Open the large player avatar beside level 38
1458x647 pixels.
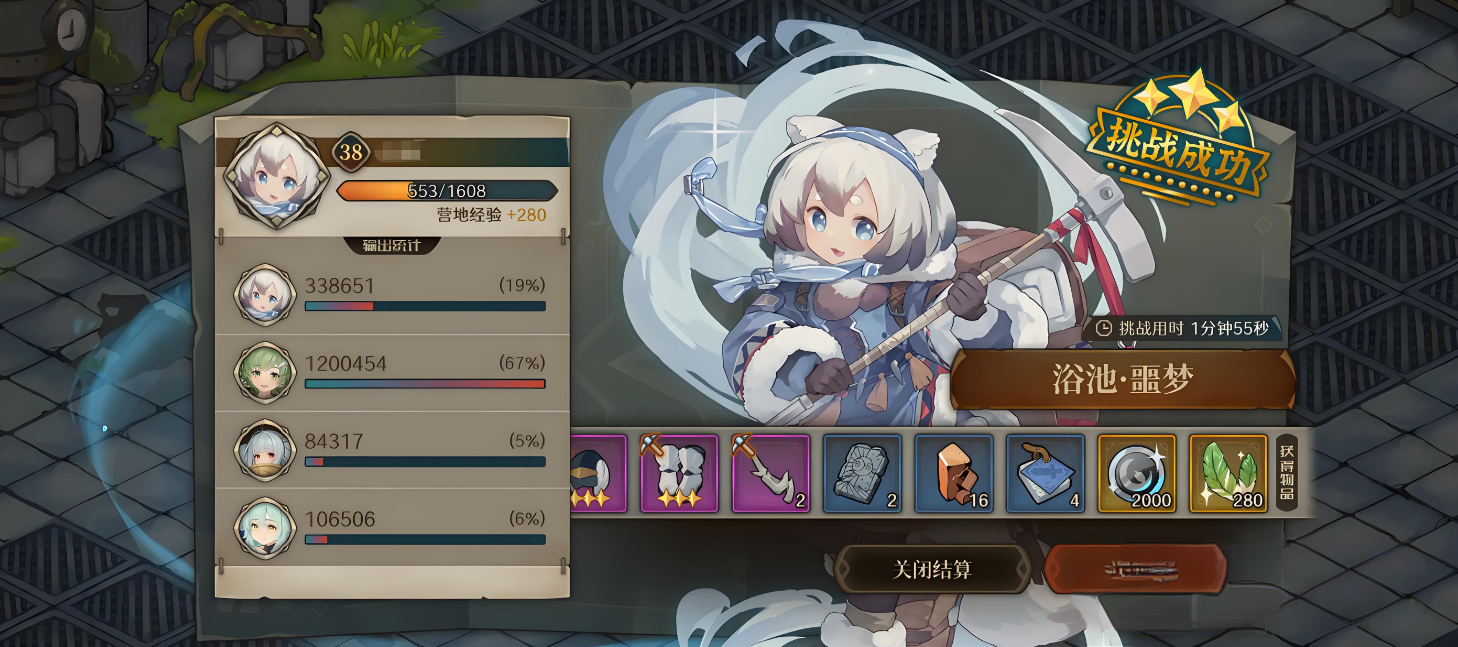(x=273, y=176)
